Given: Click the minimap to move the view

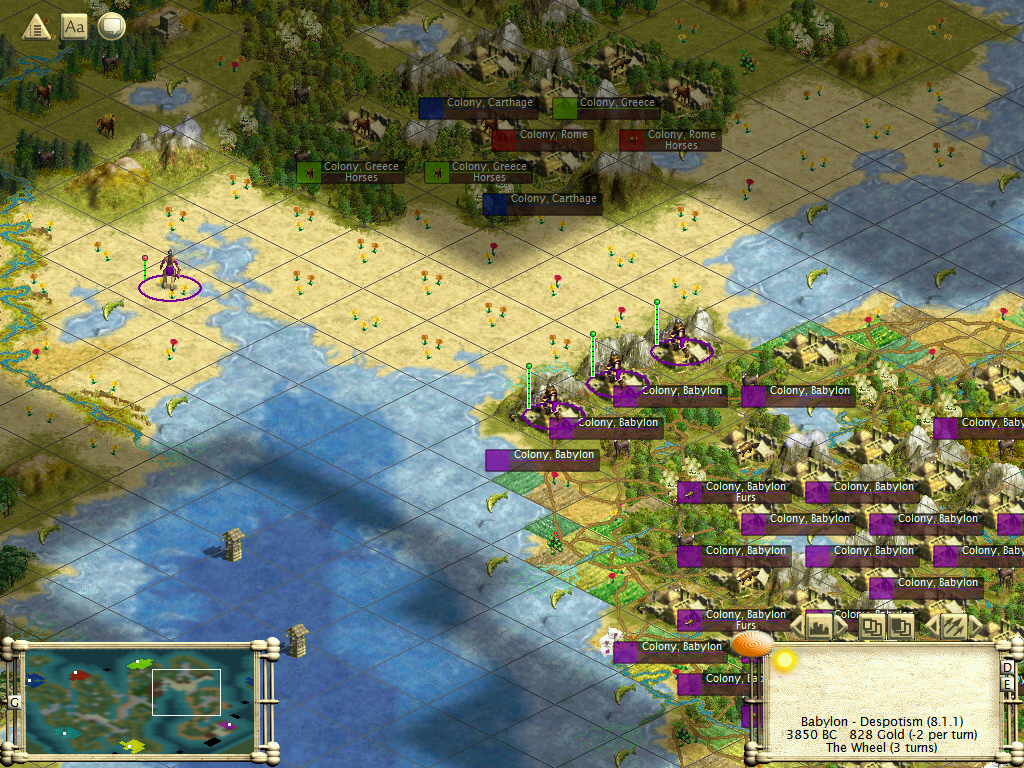Looking at the screenshot, I should pos(139,698).
